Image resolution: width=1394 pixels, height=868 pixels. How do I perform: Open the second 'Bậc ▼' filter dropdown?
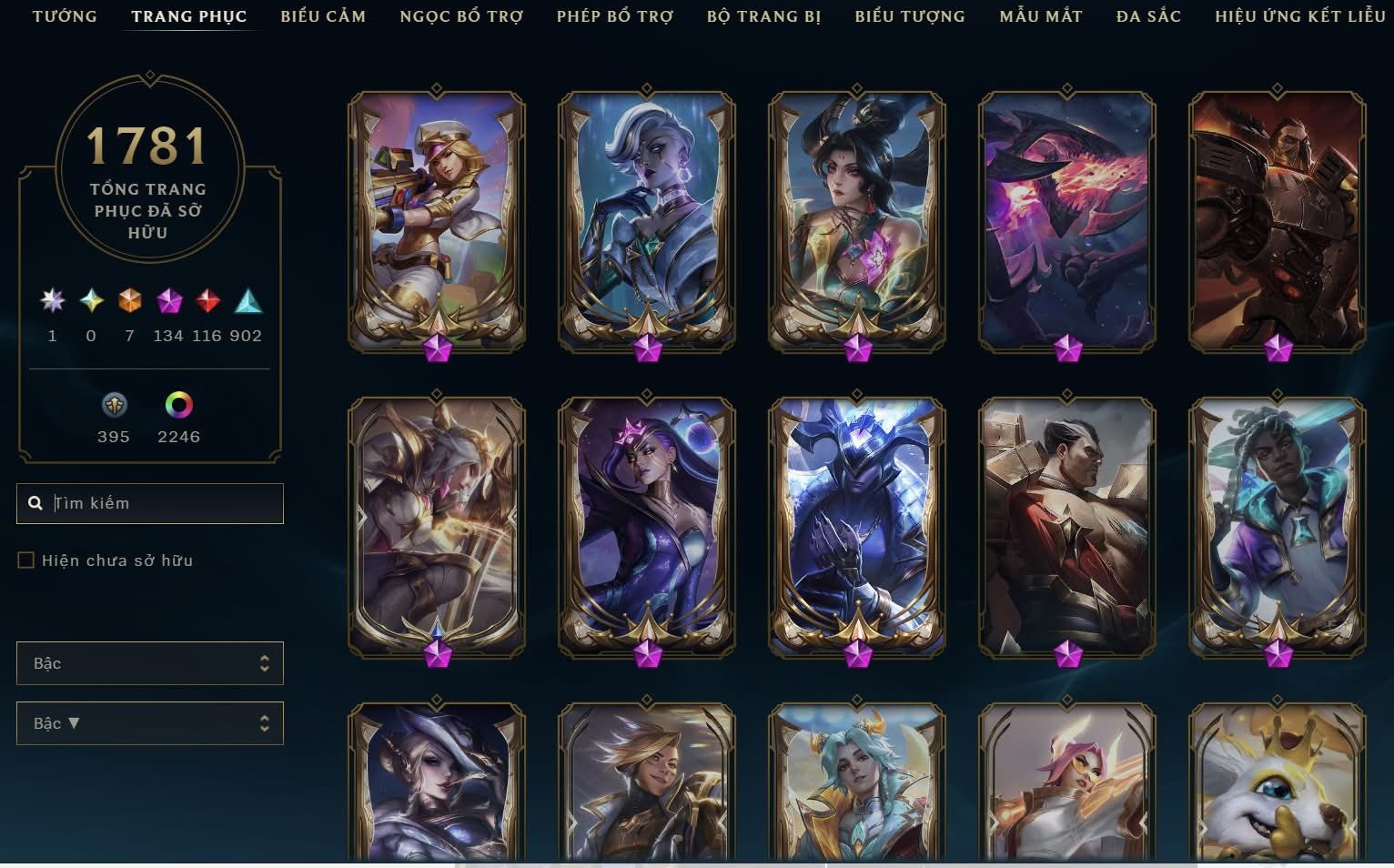pos(149,723)
